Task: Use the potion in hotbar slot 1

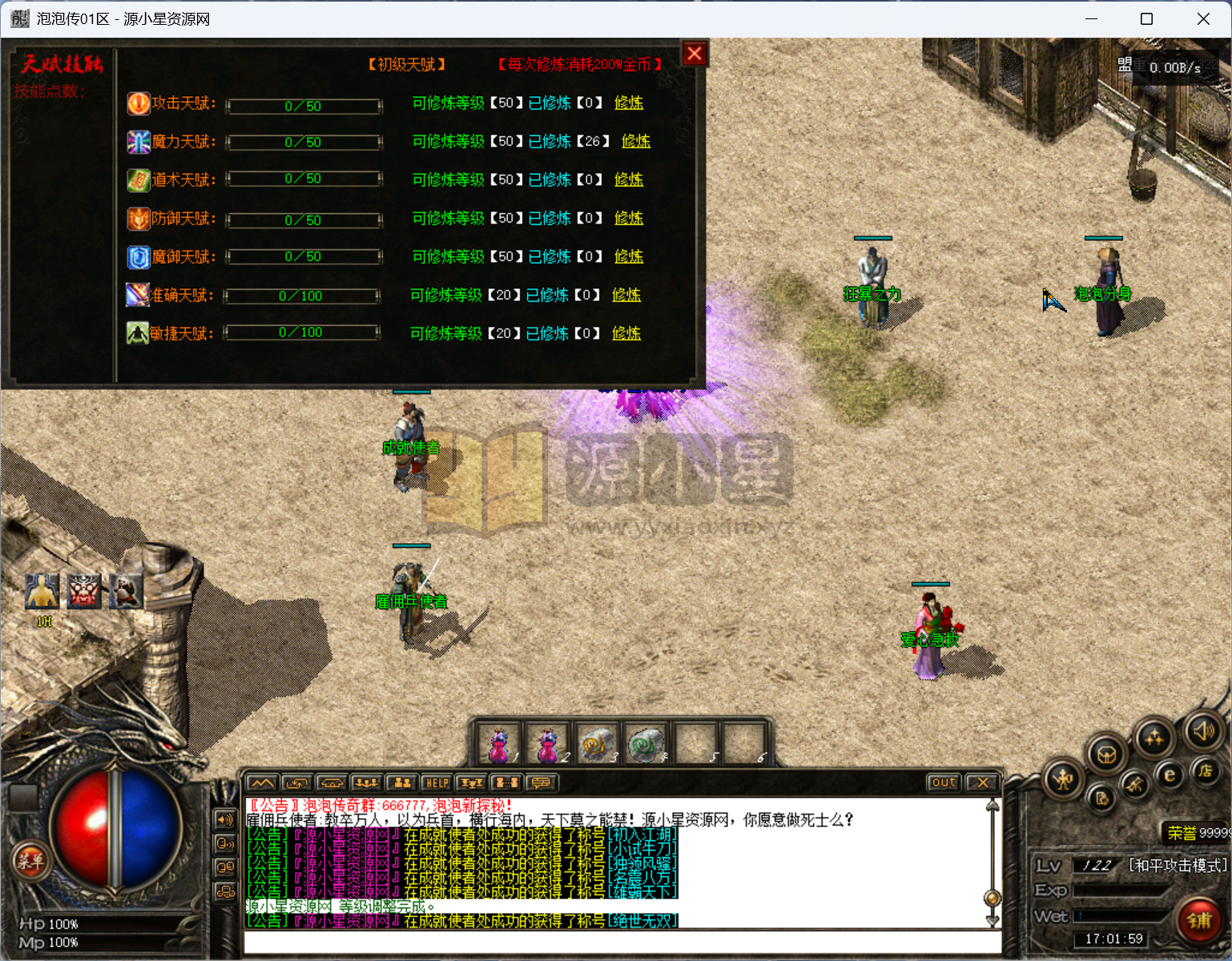Action: [x=500, y=745]
